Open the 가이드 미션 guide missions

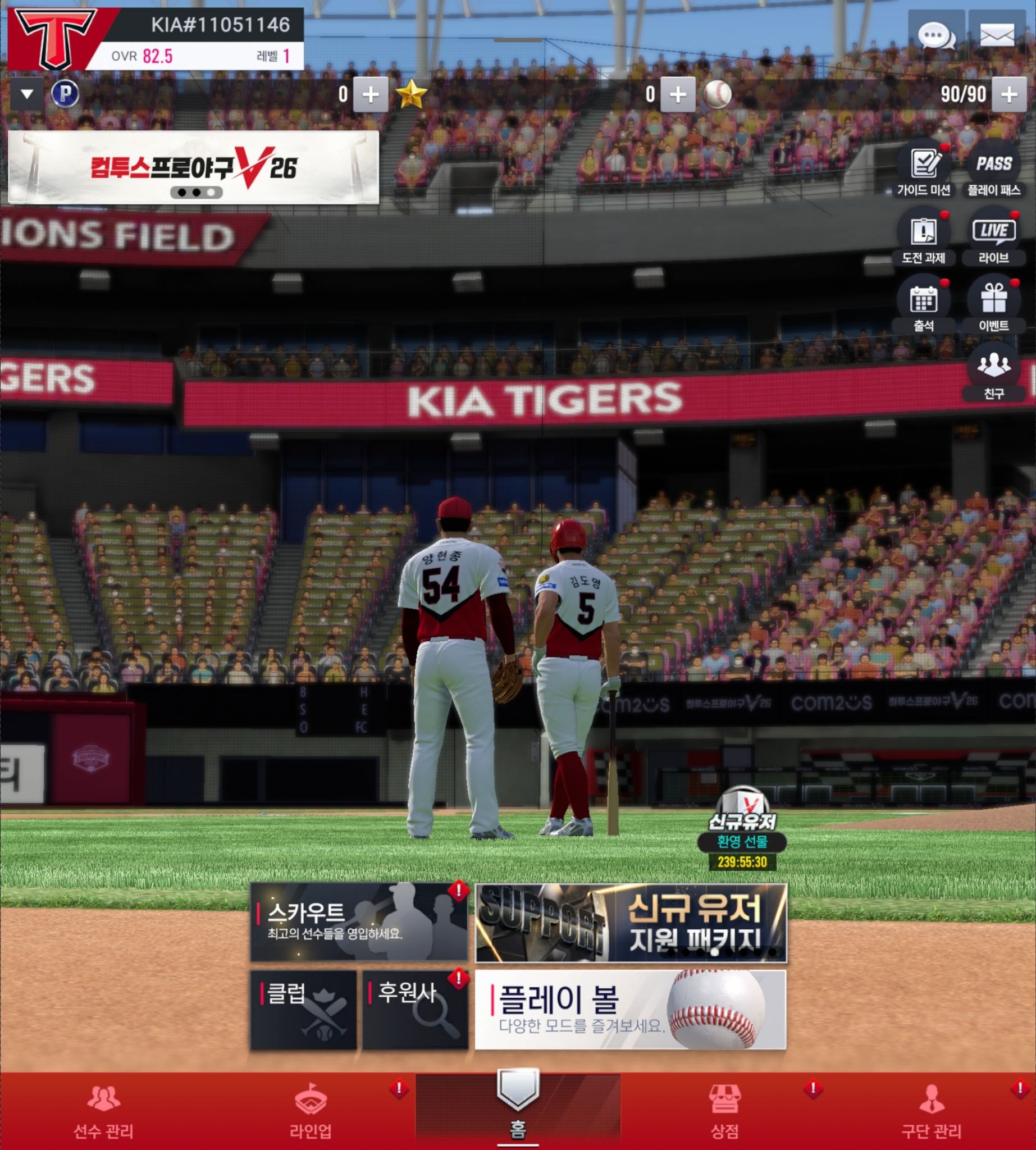[923, 170]
